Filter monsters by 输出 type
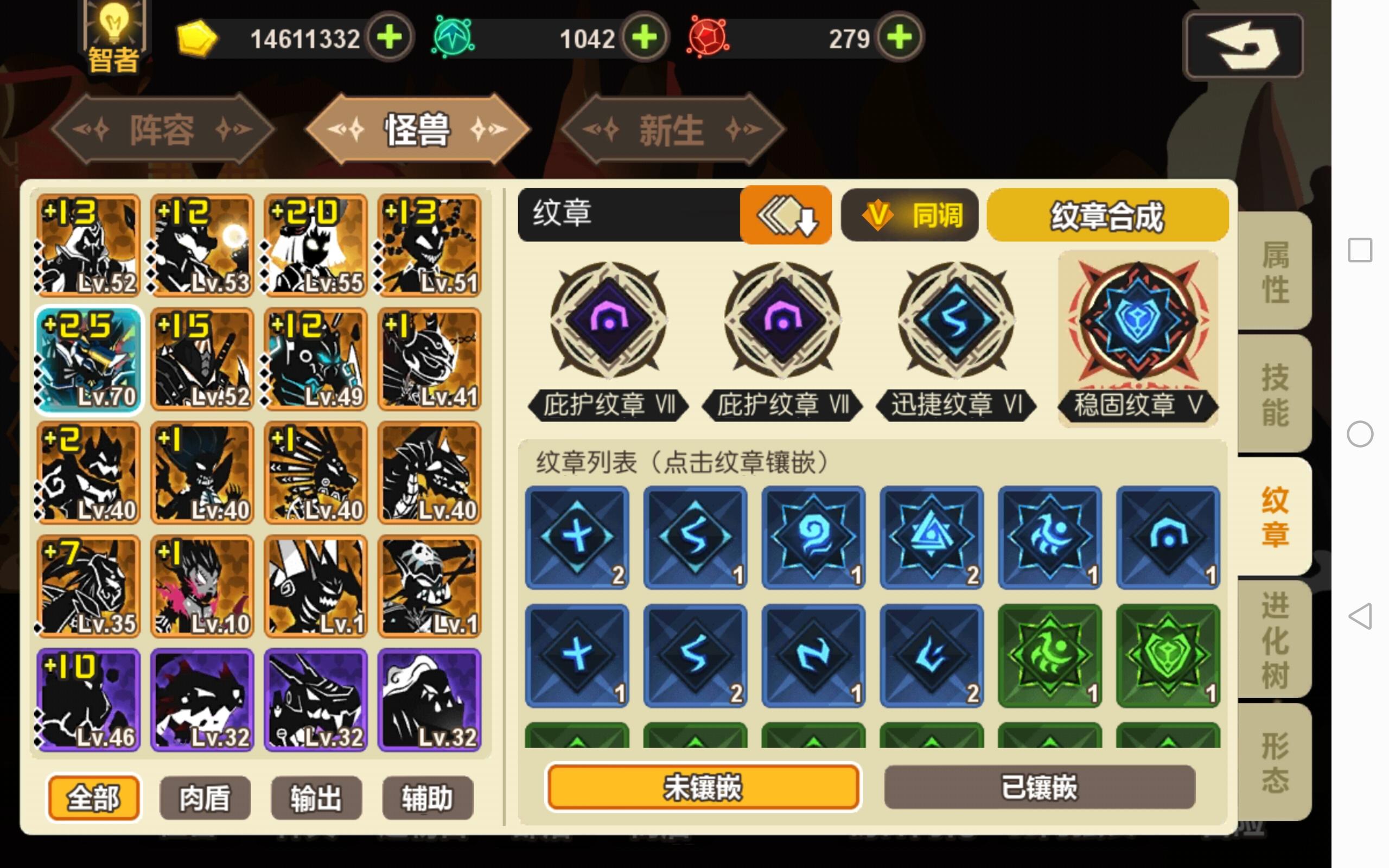Screen dimensions: 1389x868 point(317,797)
